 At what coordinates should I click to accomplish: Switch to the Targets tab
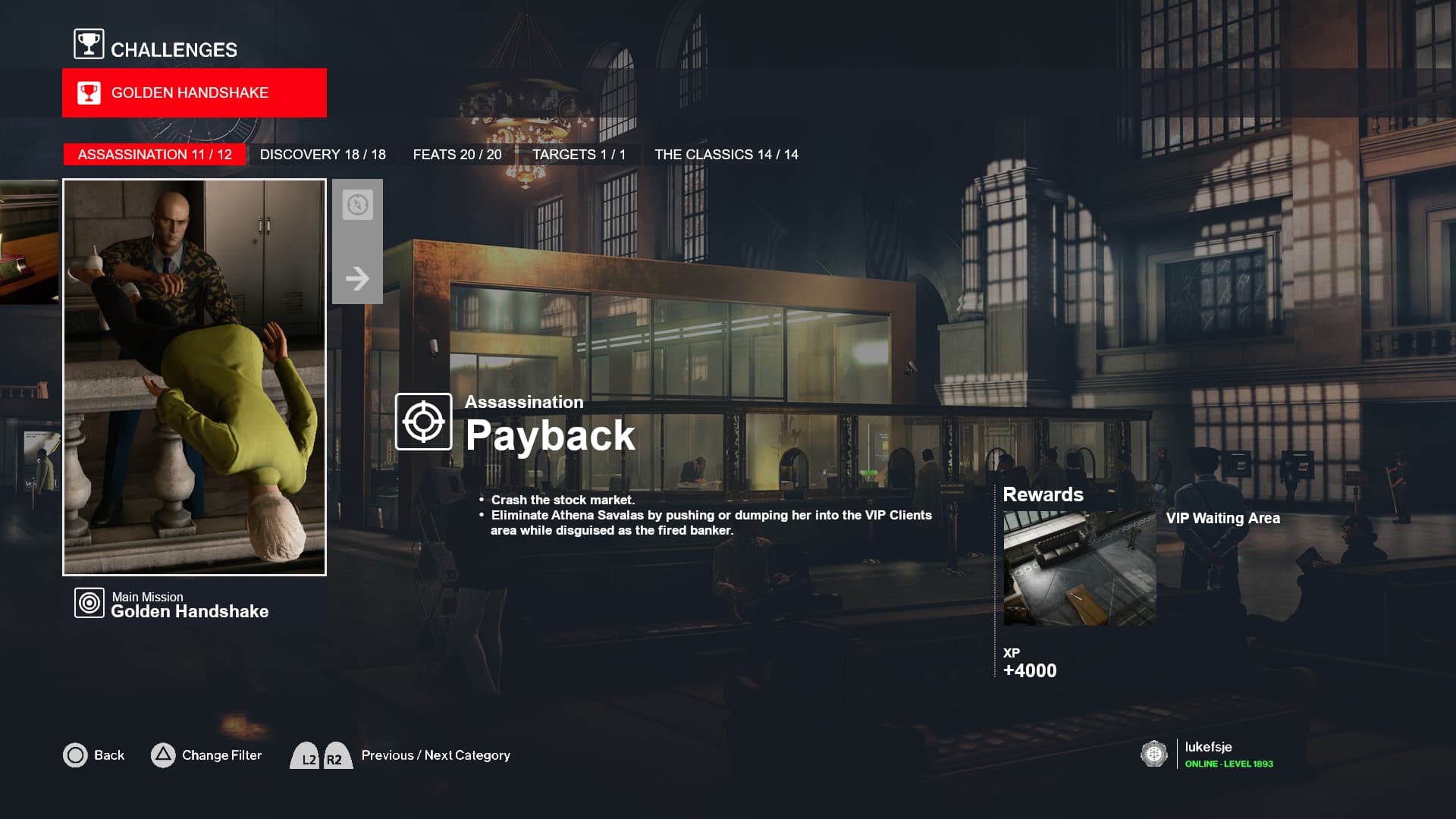pyautogui.click(x=579, y=155)
